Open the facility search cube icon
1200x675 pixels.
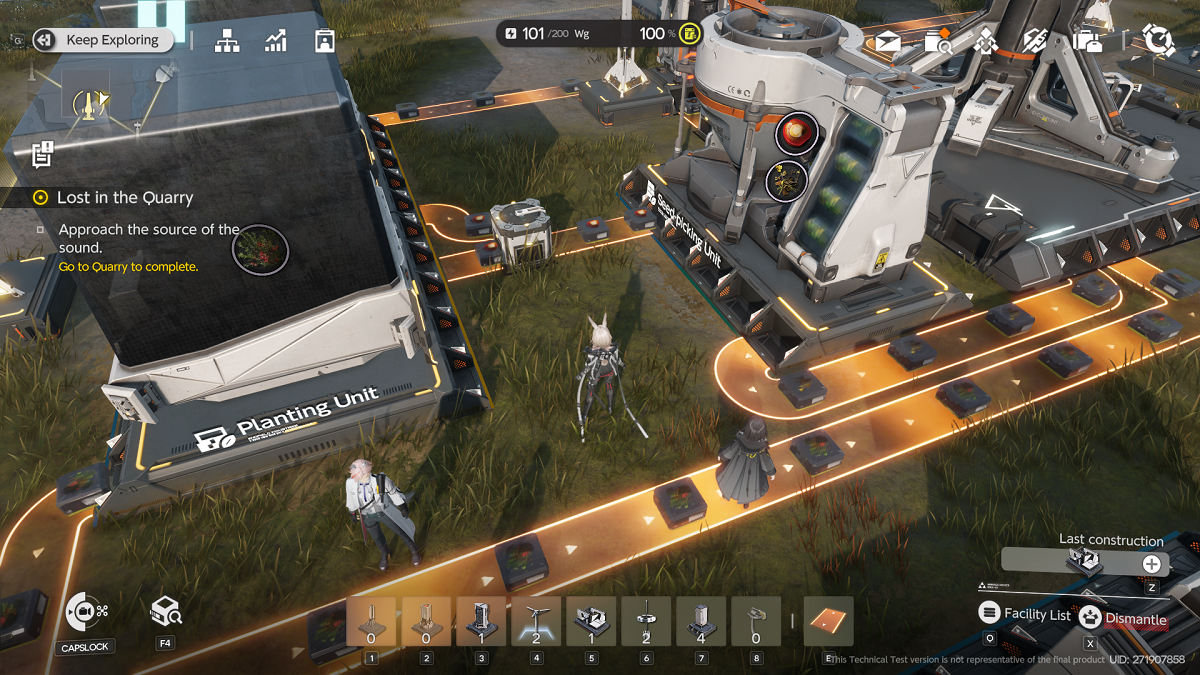pos(165,610)
